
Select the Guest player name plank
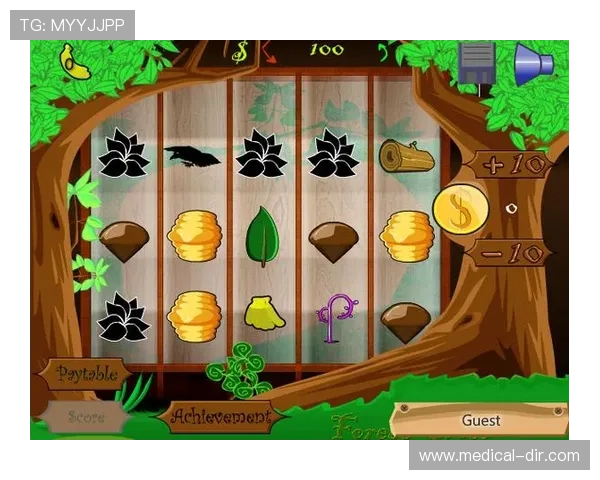pyautogui.click(x=480, y=420)
